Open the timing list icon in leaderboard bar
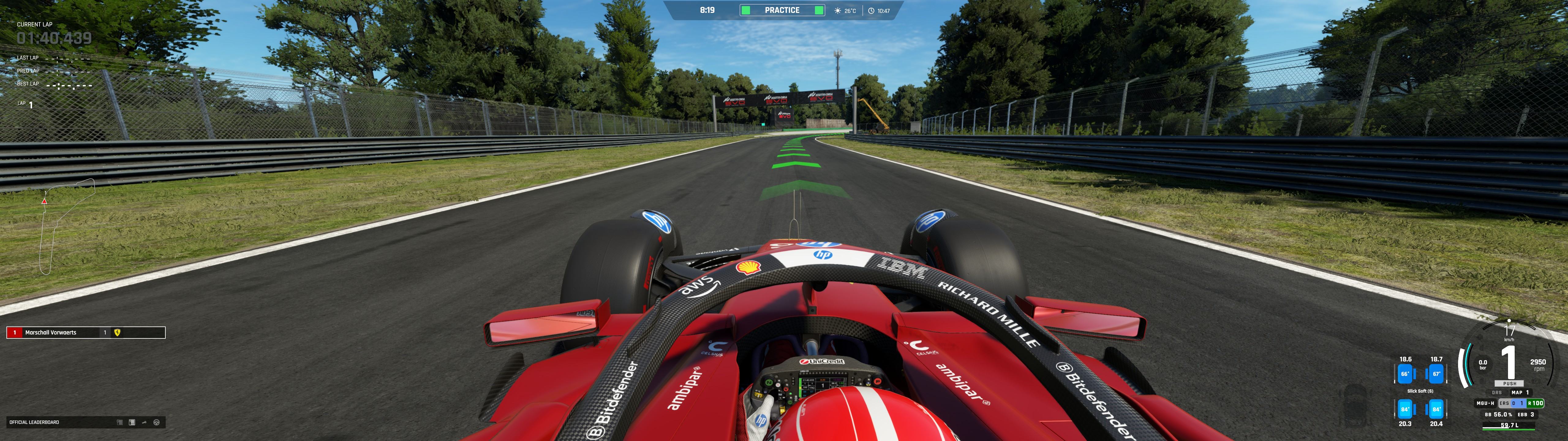 click(x=119, y=422)
